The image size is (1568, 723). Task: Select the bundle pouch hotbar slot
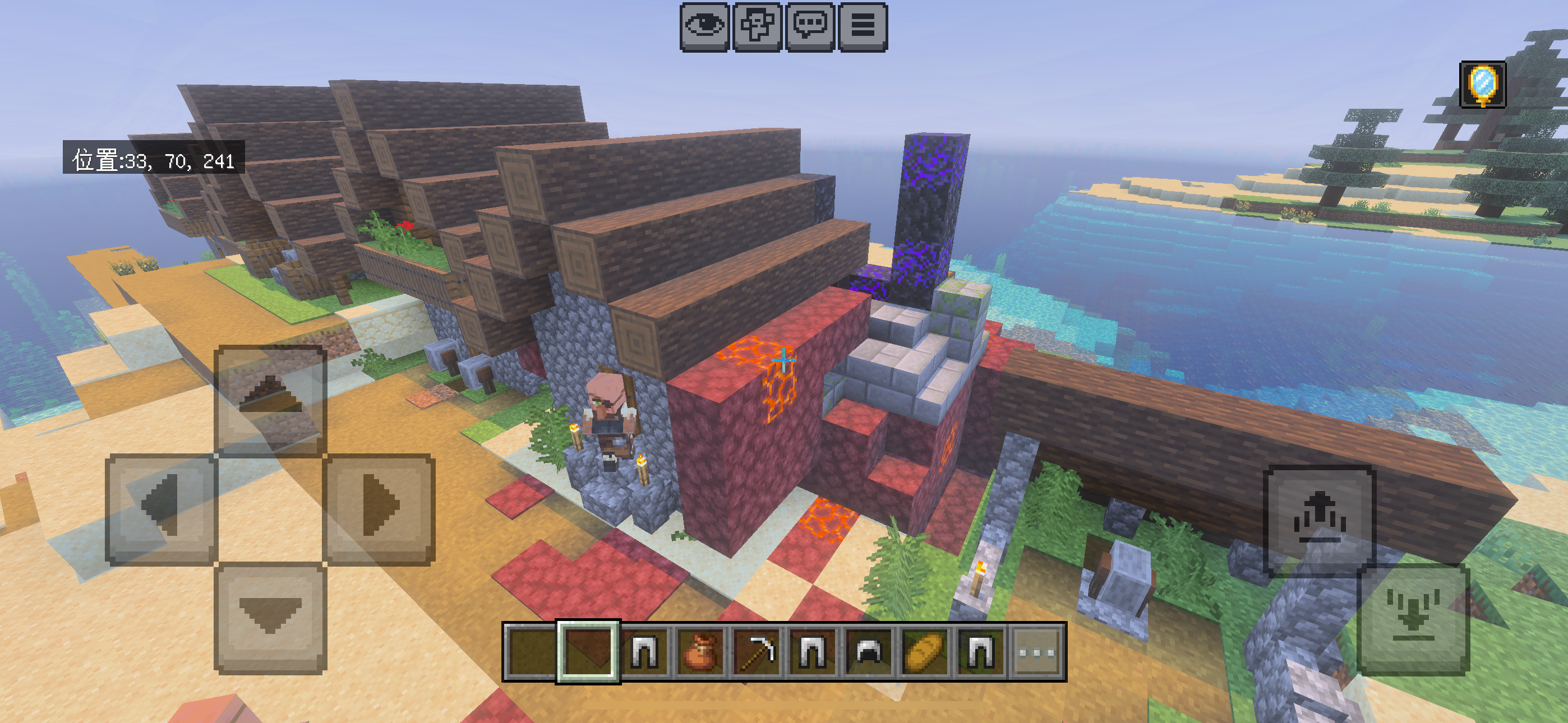click(700, 652)
